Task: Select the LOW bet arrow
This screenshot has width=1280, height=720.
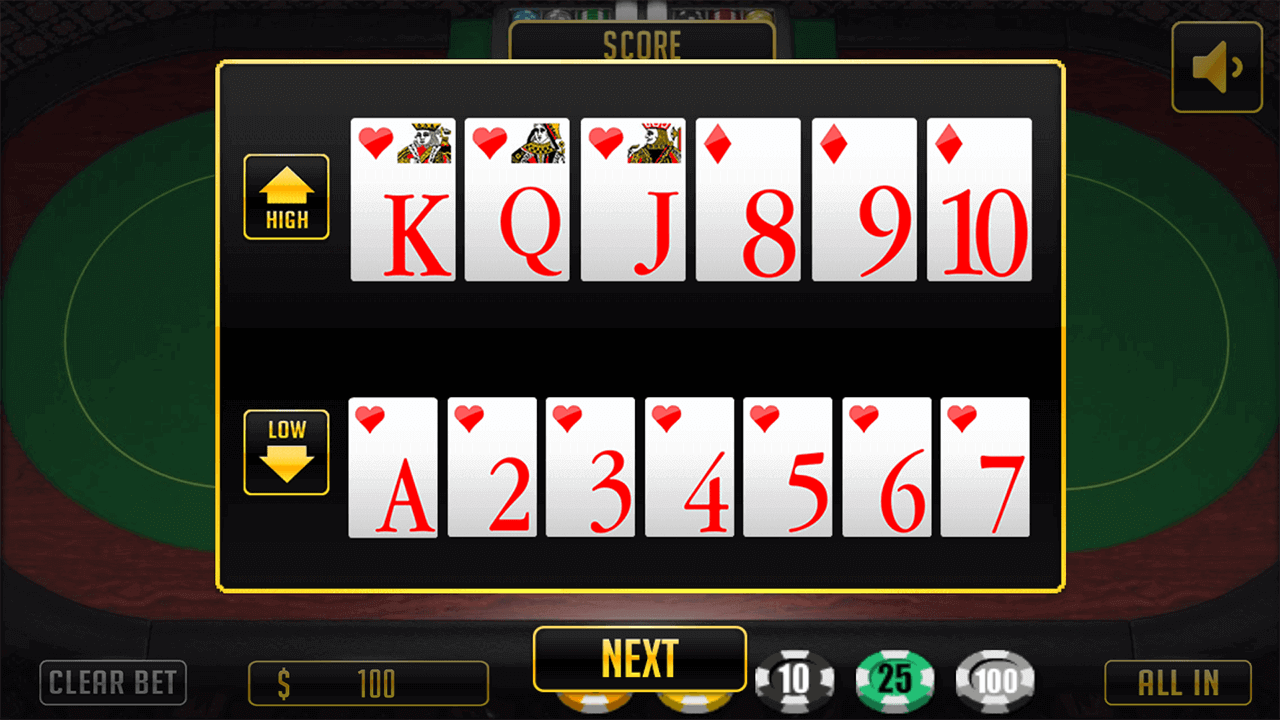Action: pyautogui.click(x=286, y=451)
